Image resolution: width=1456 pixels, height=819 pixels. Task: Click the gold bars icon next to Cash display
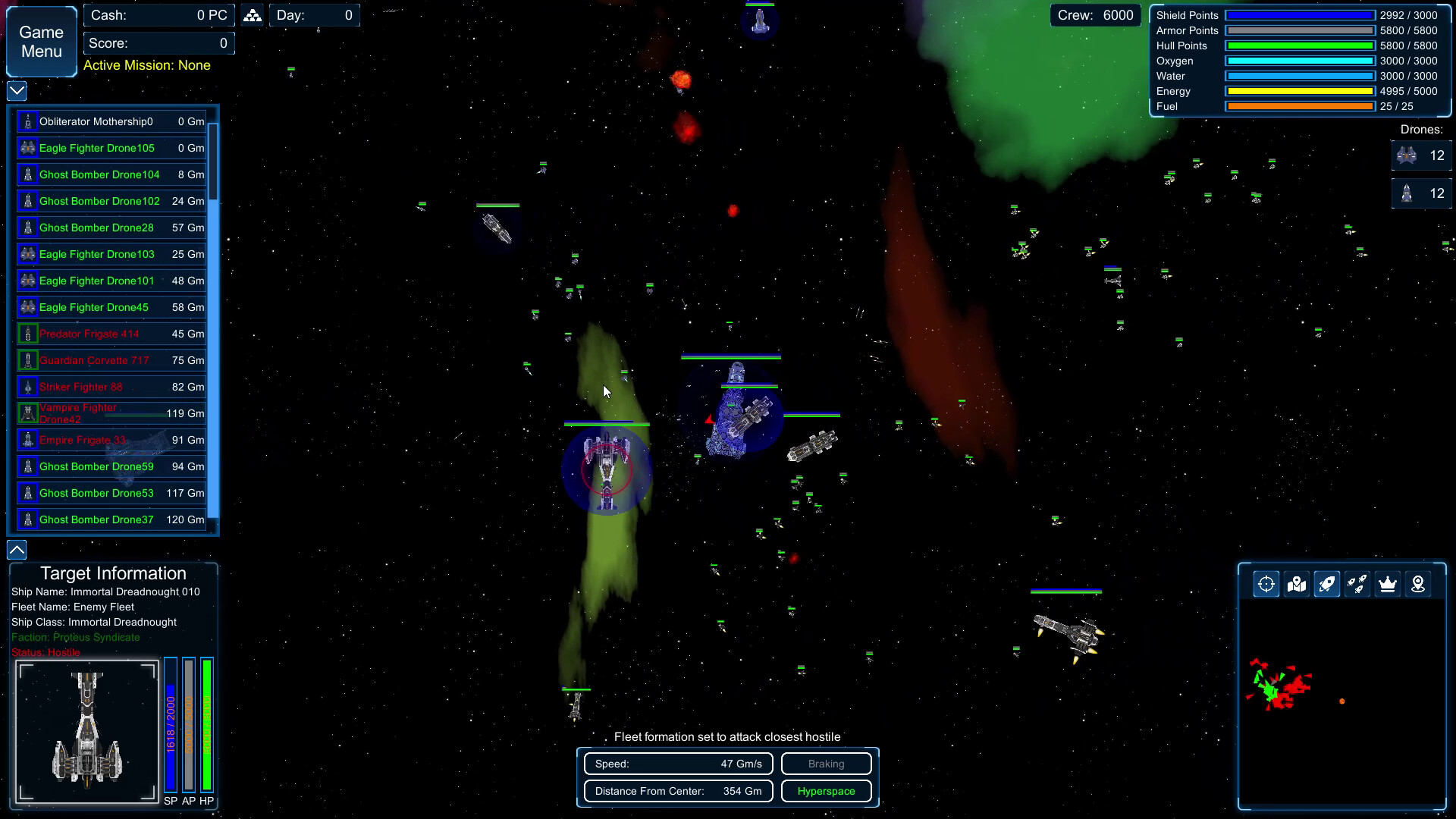251,14
